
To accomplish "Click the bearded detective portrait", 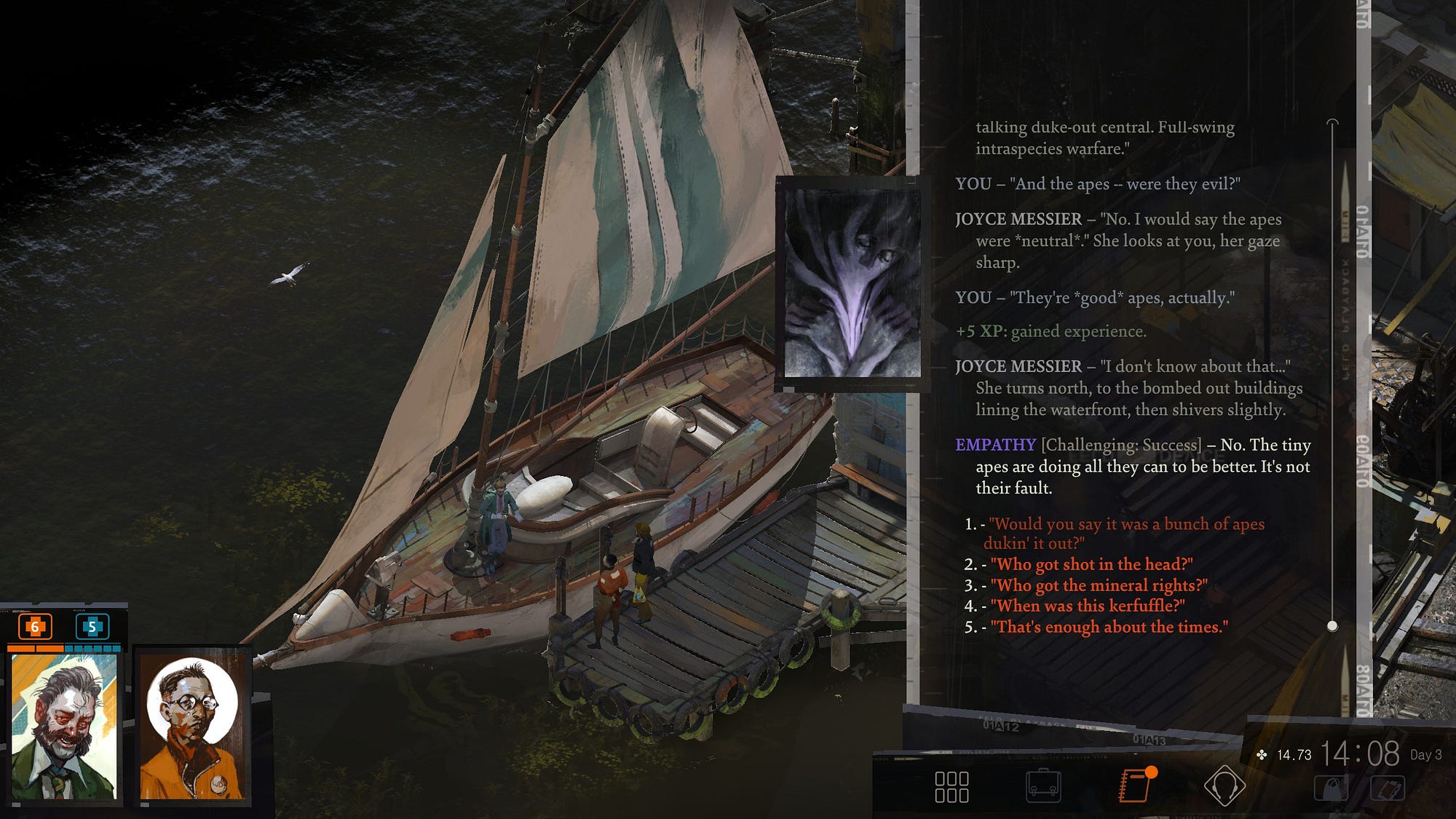I will tap(64, 727).
